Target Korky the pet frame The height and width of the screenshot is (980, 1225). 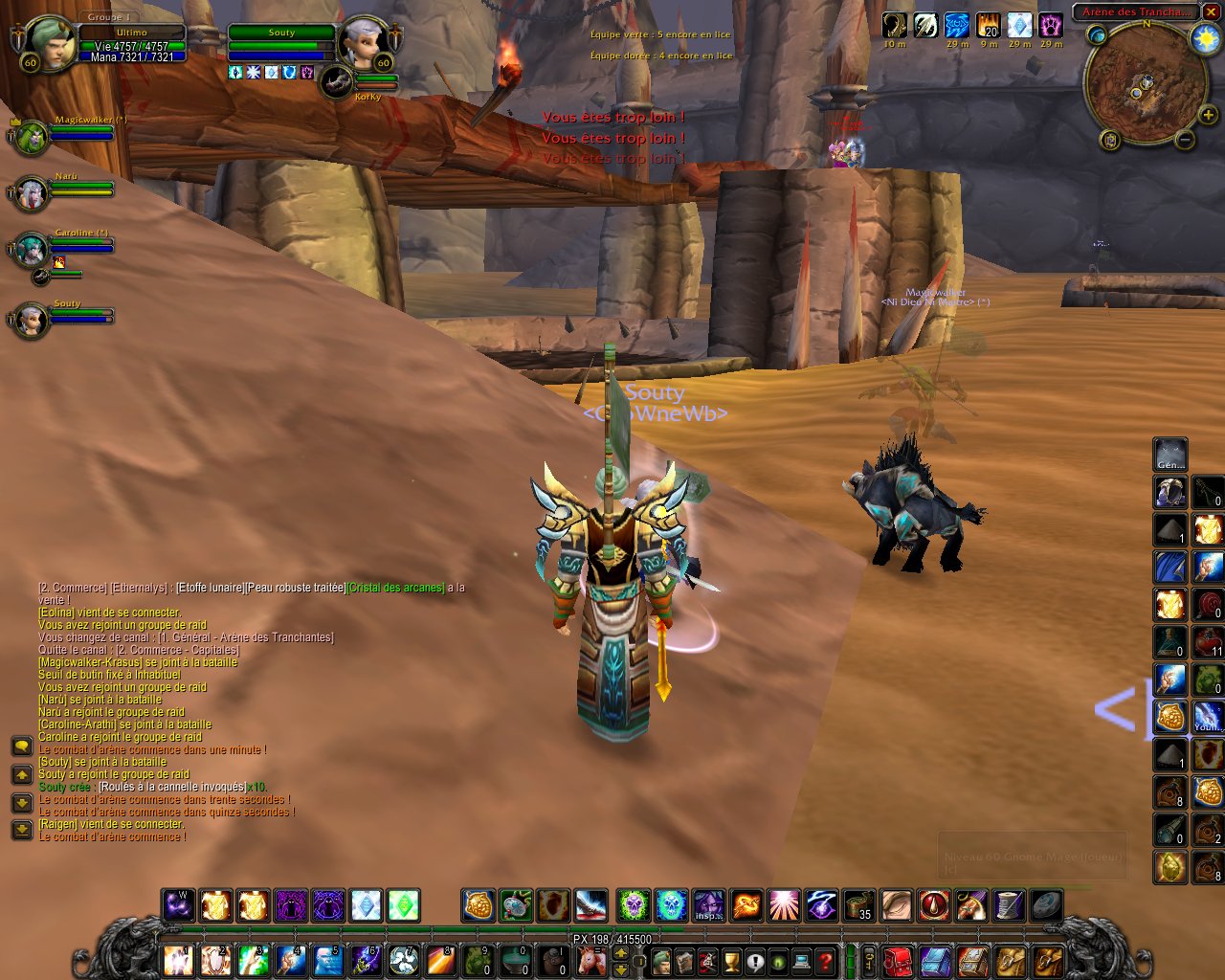pyautogui.click(x=336, y=83)
